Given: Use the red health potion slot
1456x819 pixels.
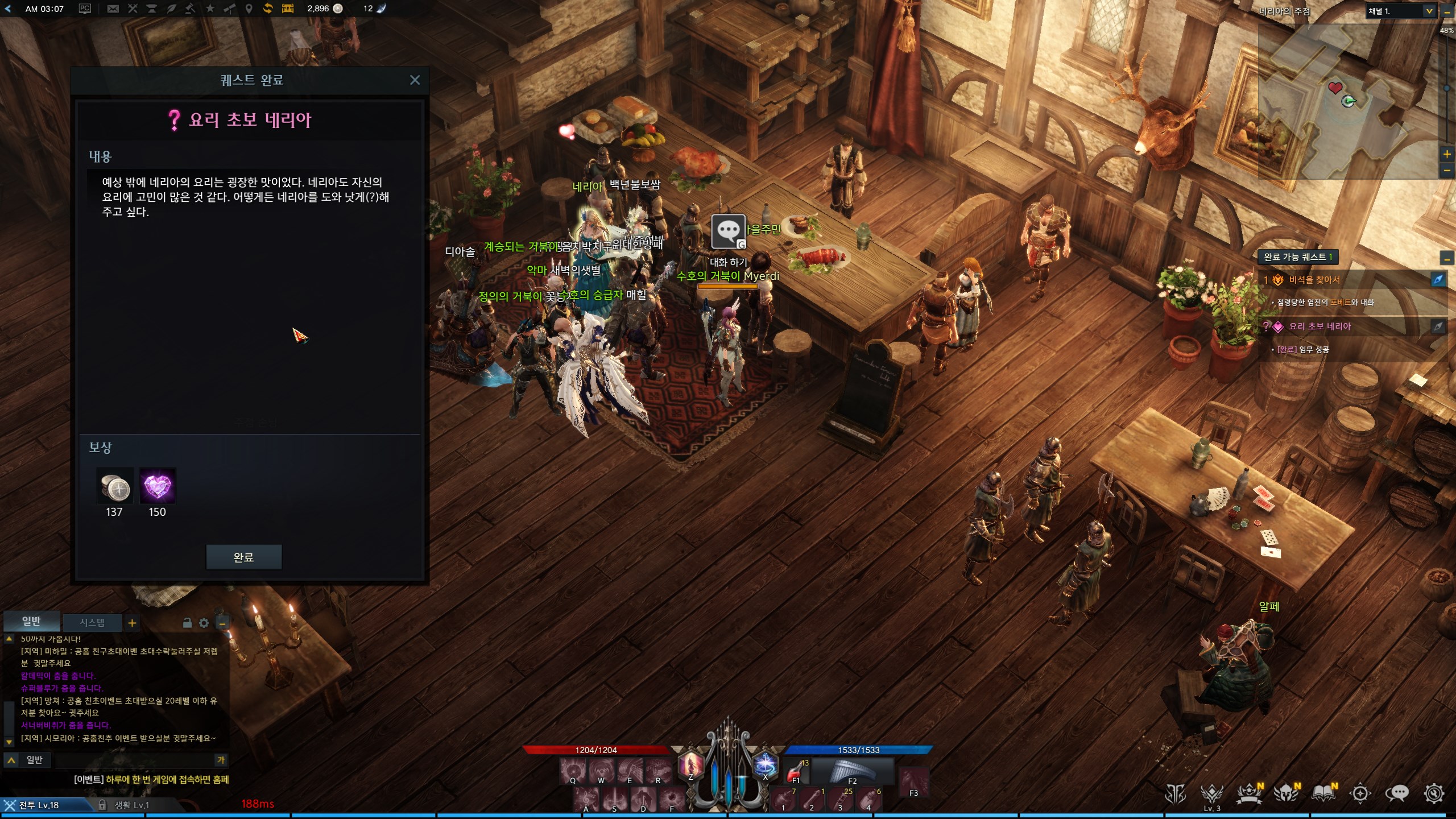Looking at the screenshot, I should click(x=795, y=772).
